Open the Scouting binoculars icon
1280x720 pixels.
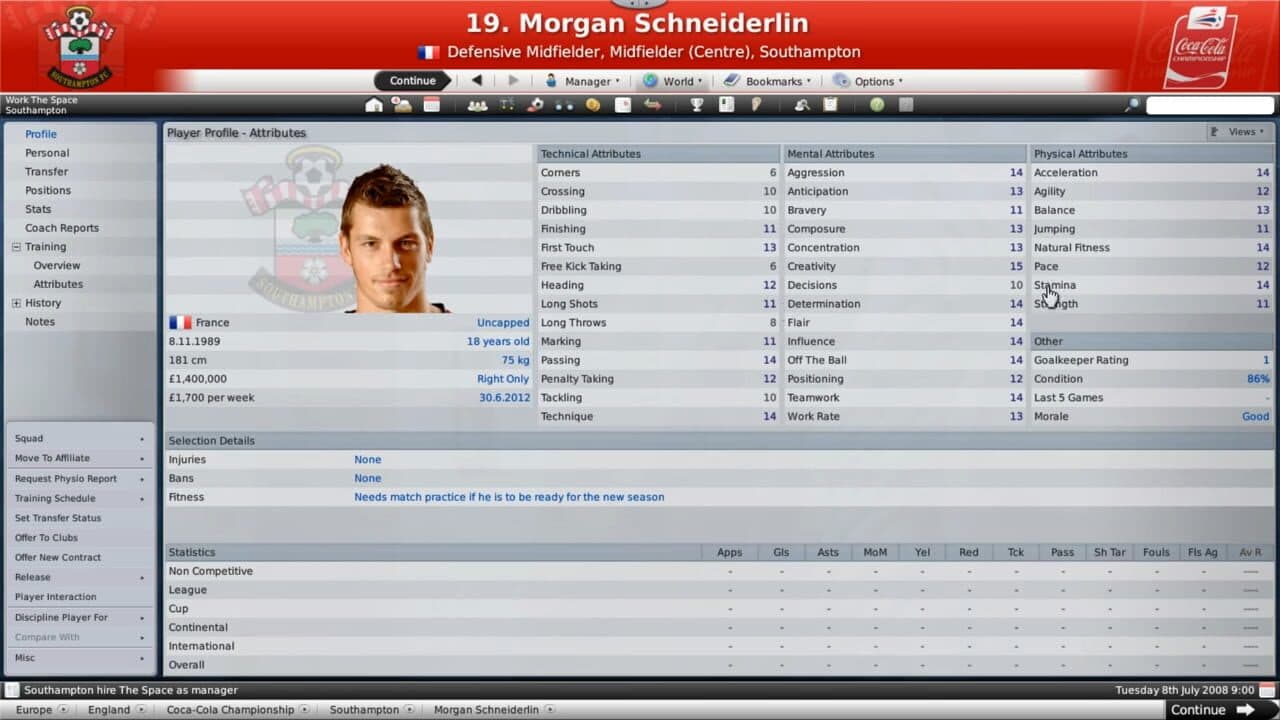point(562,104)
